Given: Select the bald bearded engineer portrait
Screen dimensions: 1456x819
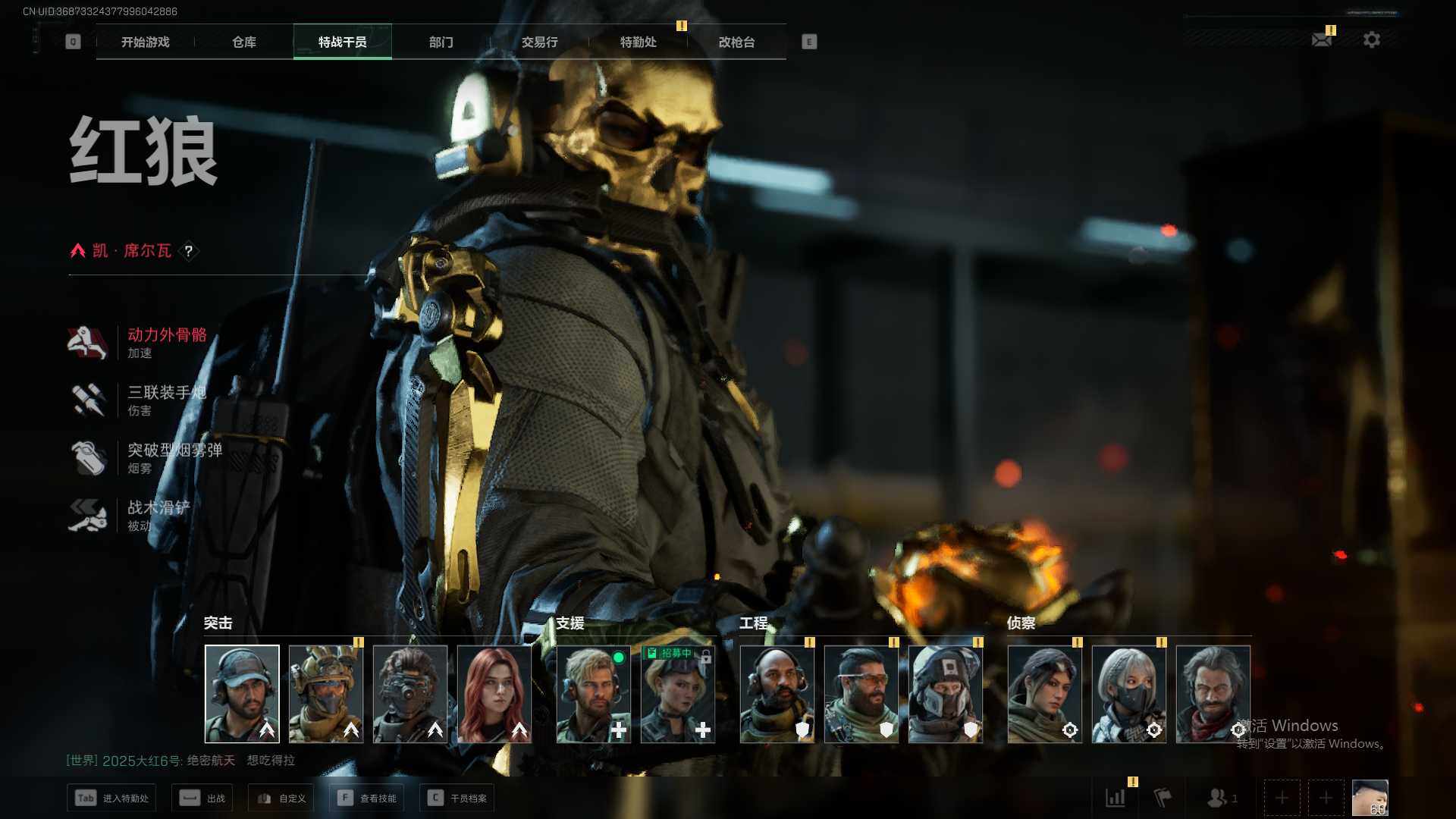Looking at the screenshot, I should pos(777,694).
